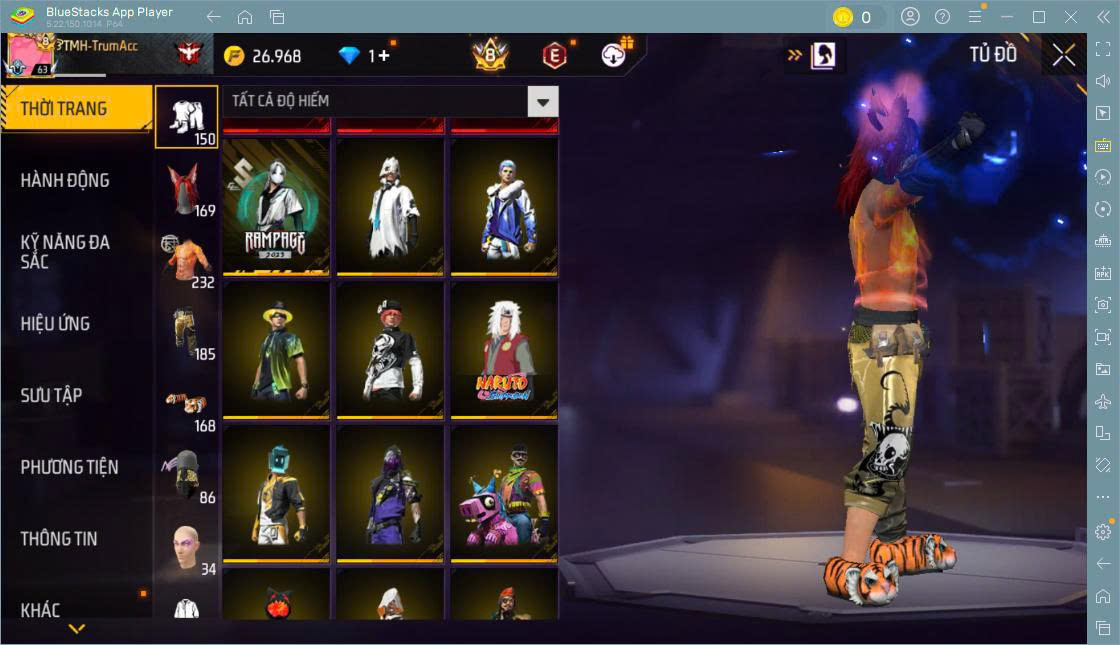
Task: Select the Rampage 2023 outfit bundle
Action: pyautogui.click(x=276, y=205)
